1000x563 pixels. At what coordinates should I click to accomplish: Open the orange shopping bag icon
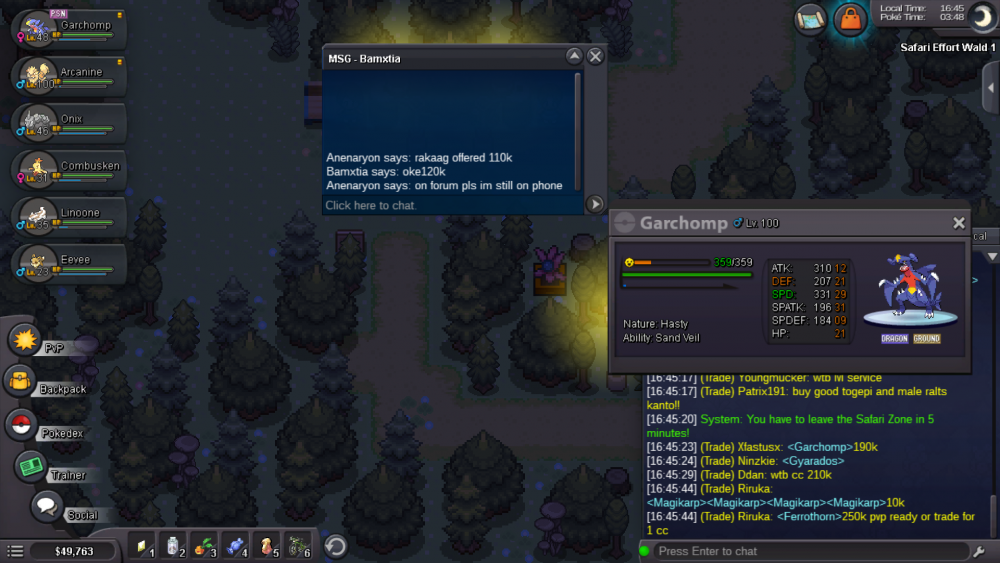tap(850, 19)
